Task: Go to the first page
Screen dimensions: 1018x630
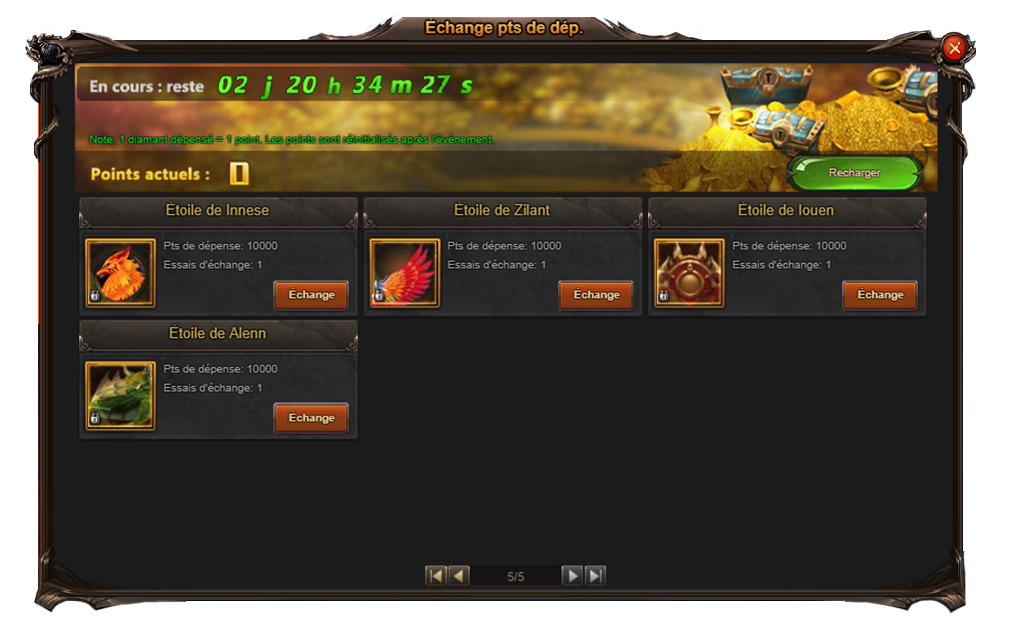Action: [x=435, y=576]
